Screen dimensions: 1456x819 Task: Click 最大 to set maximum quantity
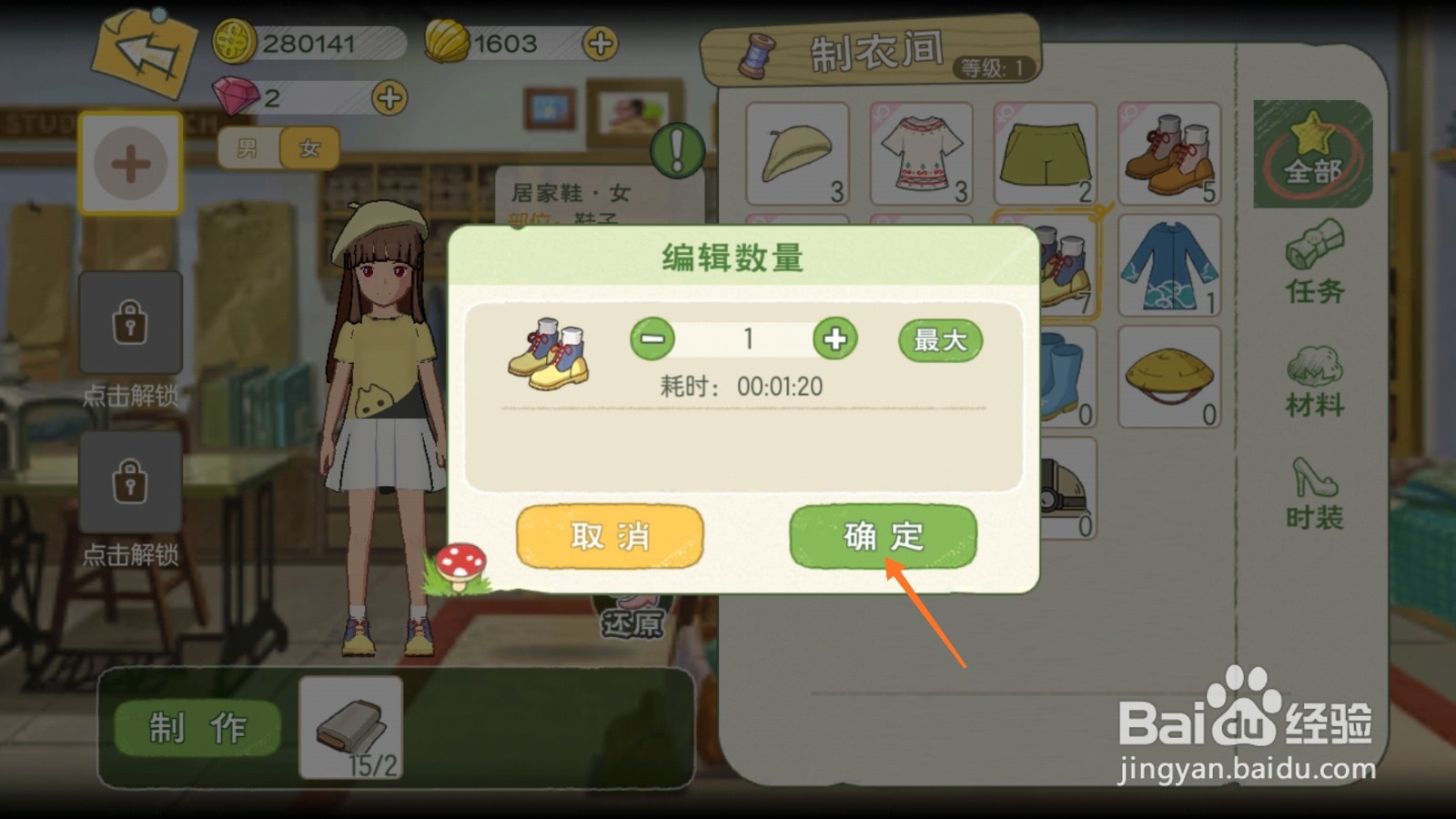pyautogui.click(x=939, y=340)
